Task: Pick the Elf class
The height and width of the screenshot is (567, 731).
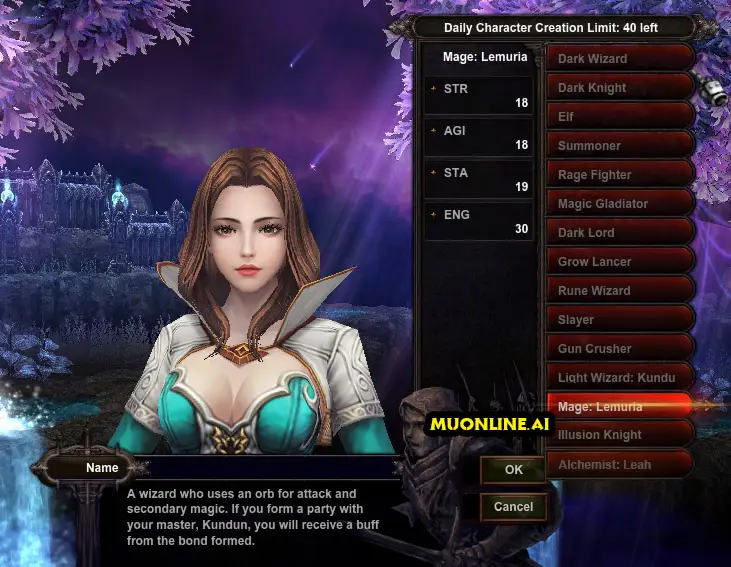Action: (618, 116)
